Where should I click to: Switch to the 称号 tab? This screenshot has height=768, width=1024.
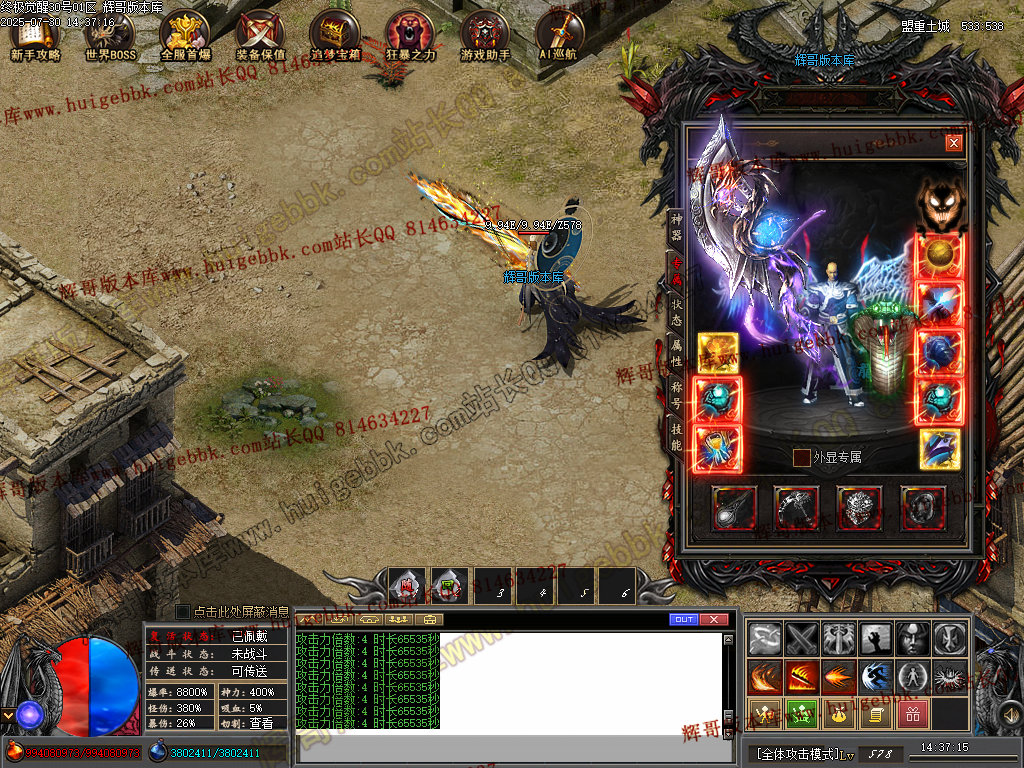676,393
